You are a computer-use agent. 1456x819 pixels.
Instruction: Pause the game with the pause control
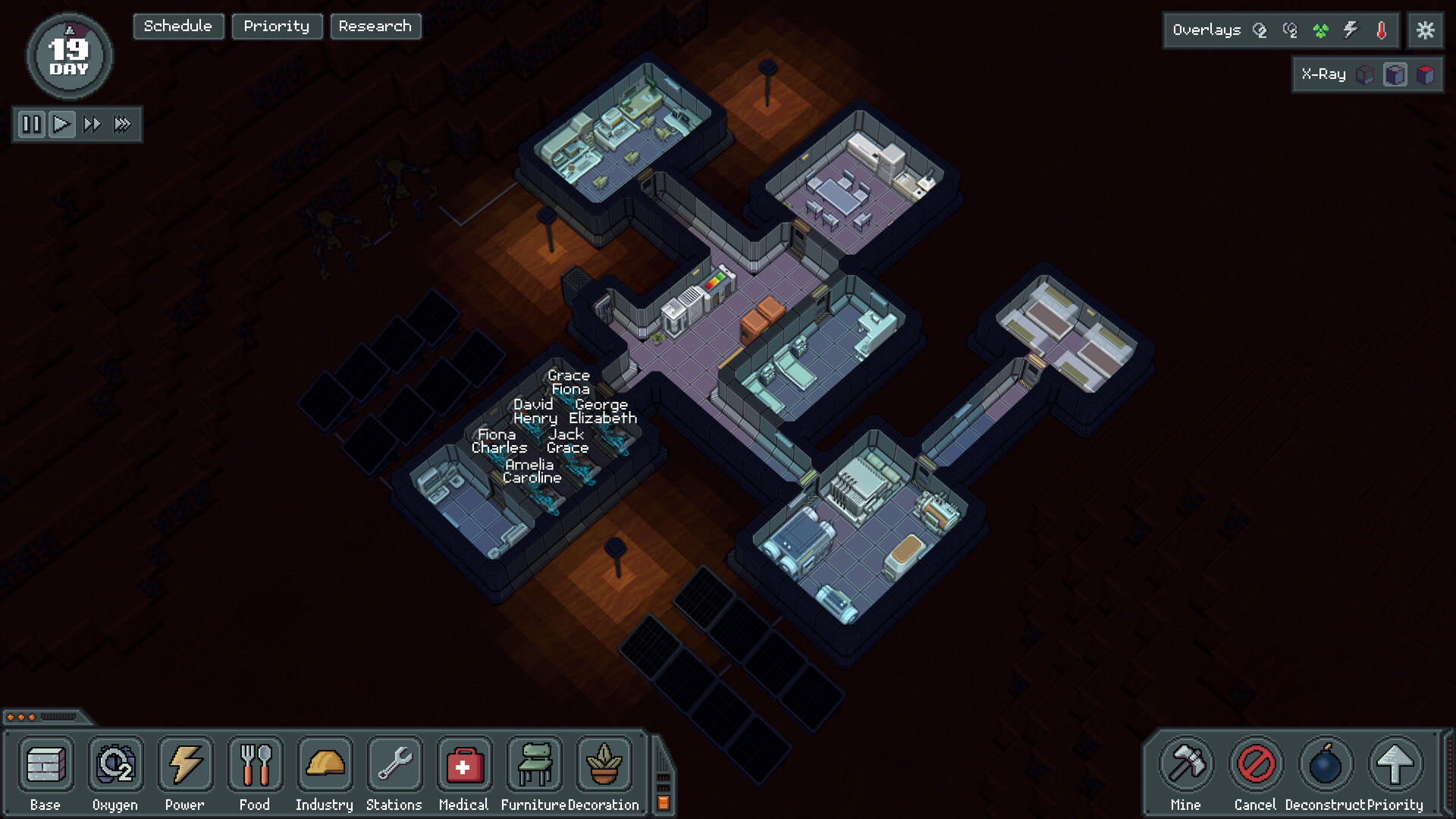point(31,124)
